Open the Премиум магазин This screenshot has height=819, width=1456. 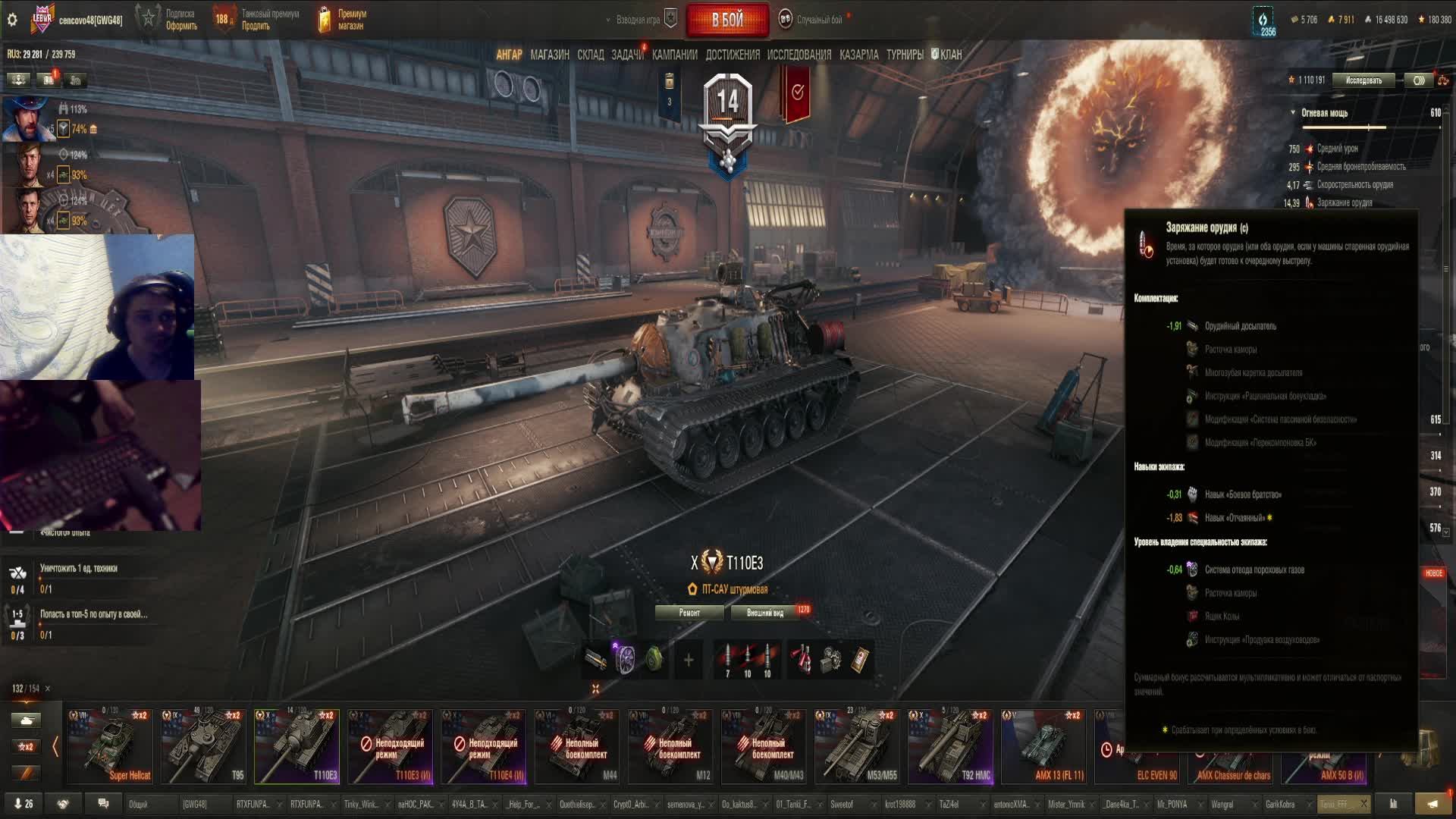343,20
